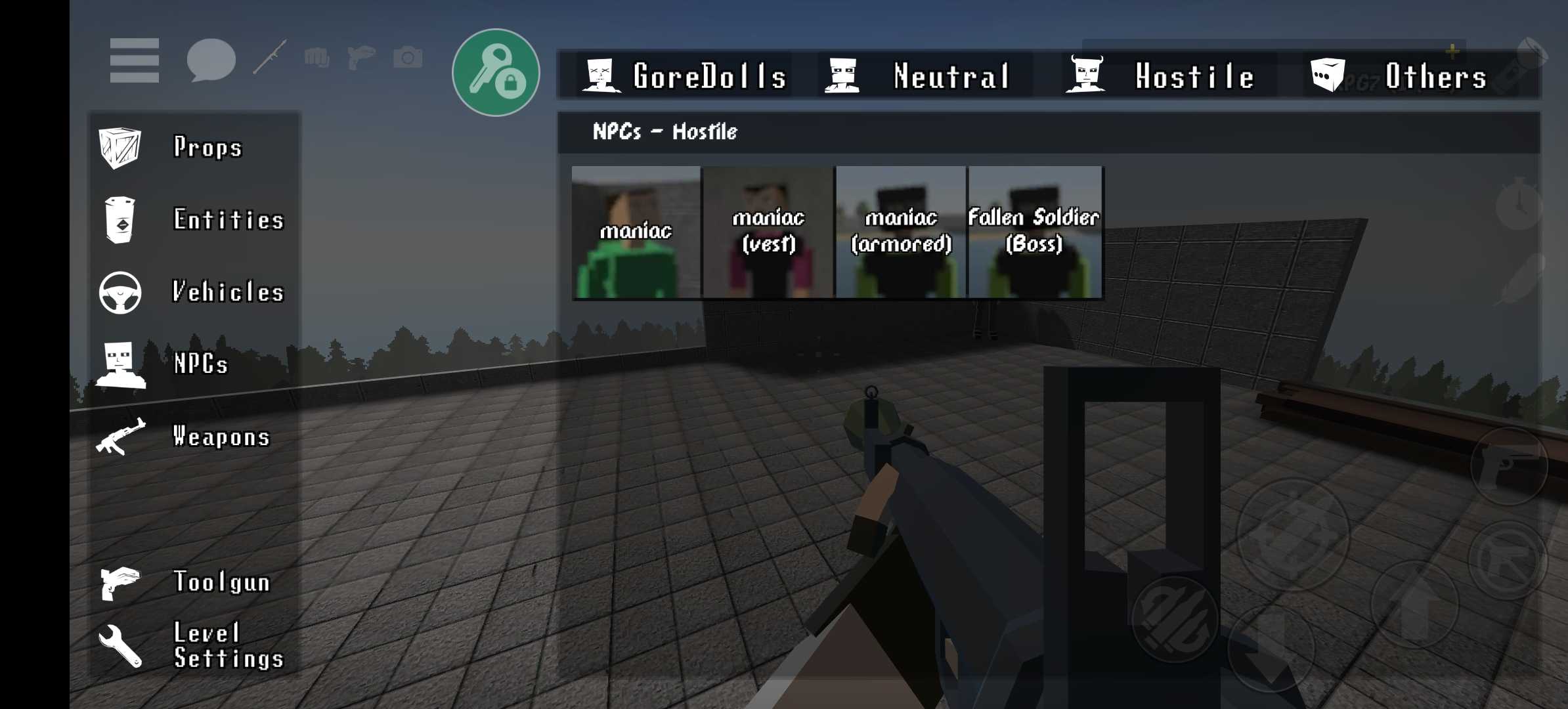The width and height of the screenshot is (1568, 709).
Task: Select the Fallen Soldier (Boss) tile
Action: pos(1034,232)
